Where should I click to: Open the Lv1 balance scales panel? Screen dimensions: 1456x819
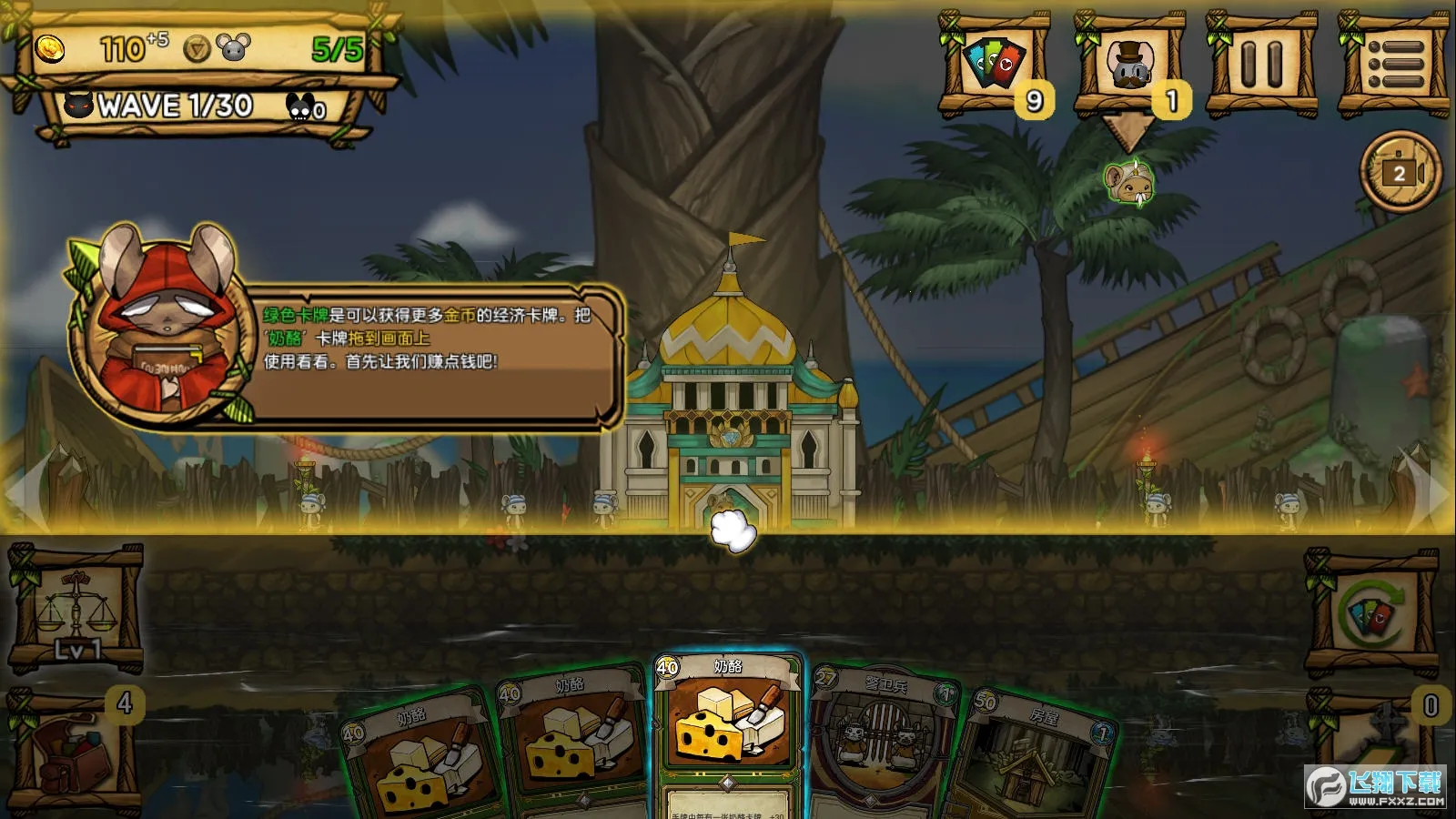coord(75,610)
